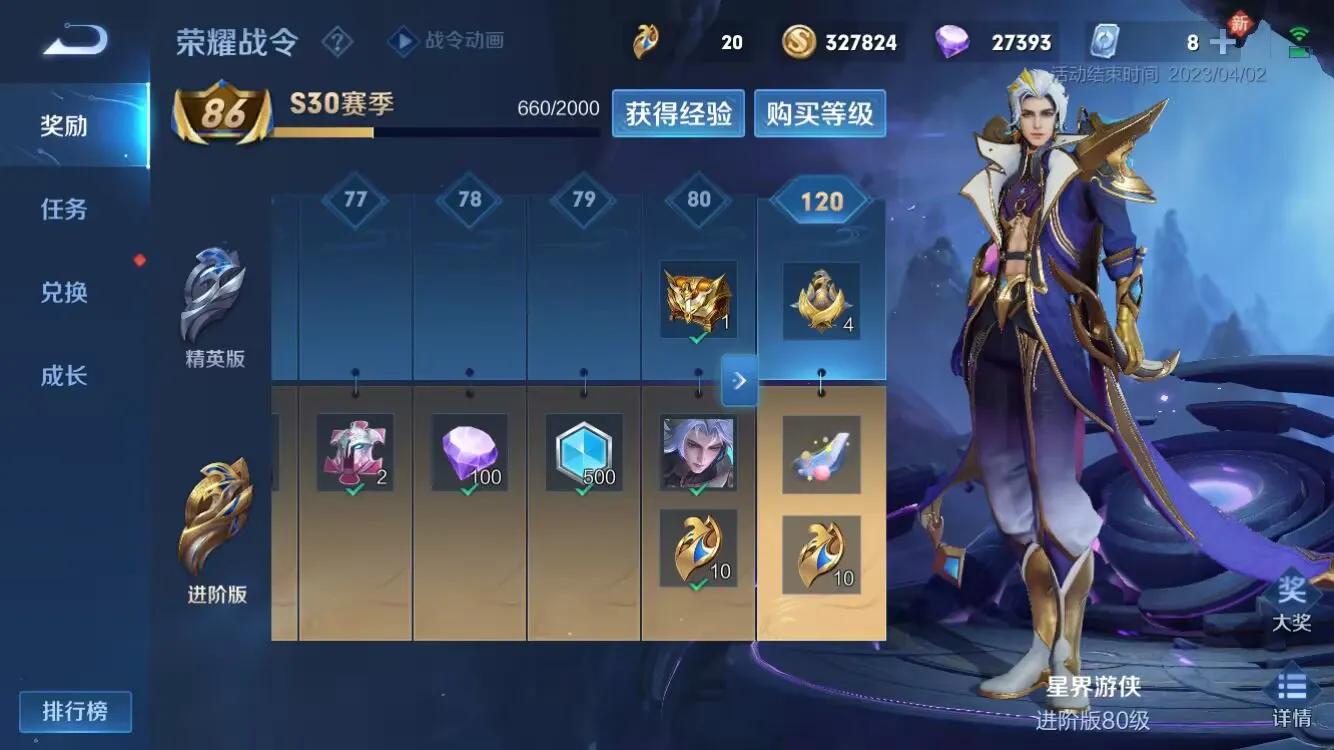The width and height of the screenshot is (1334, 750).
Task: Select the 兑换 exchange tab
Action: [64, 292]
